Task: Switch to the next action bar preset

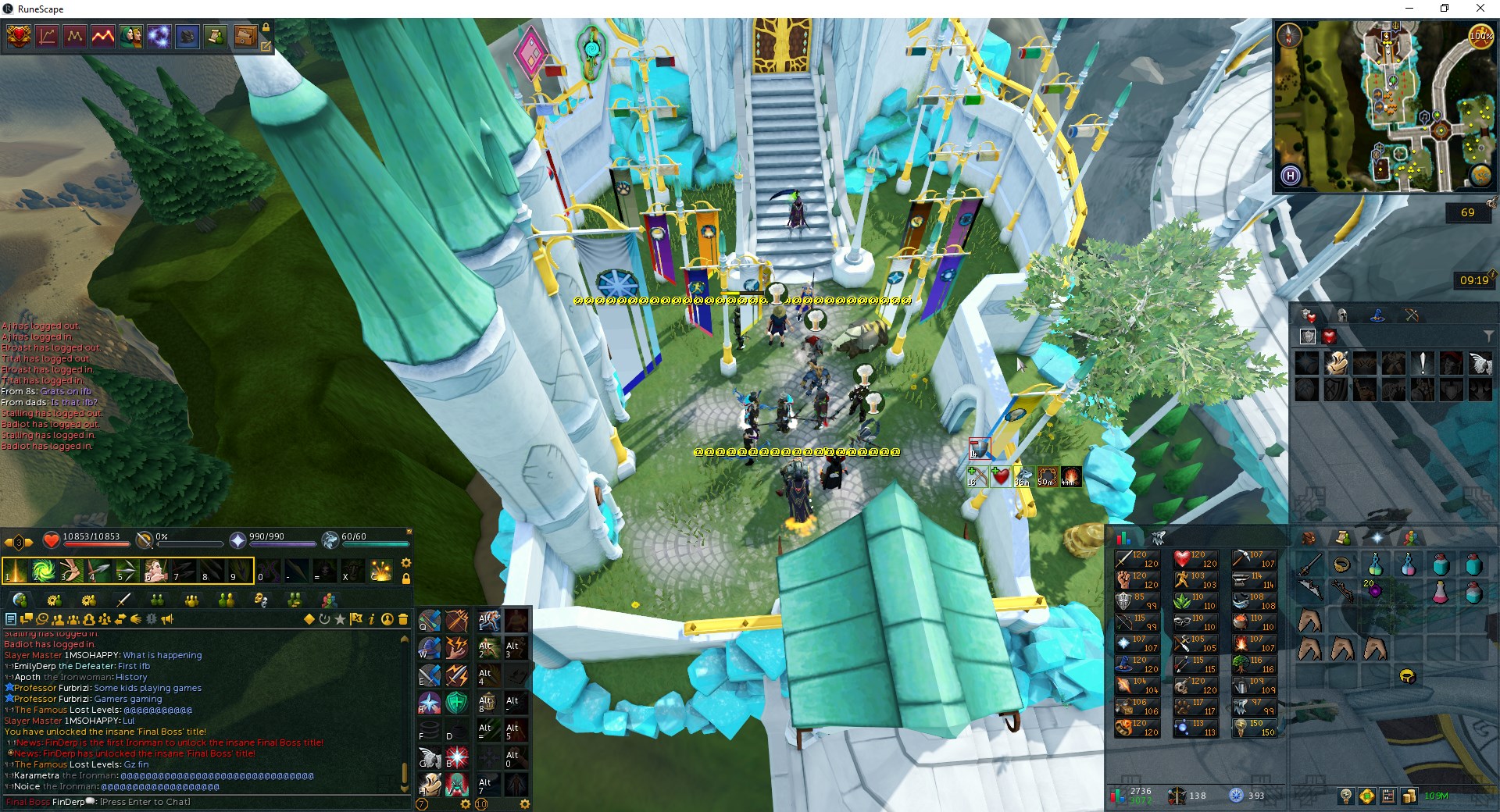Action: 29,542
